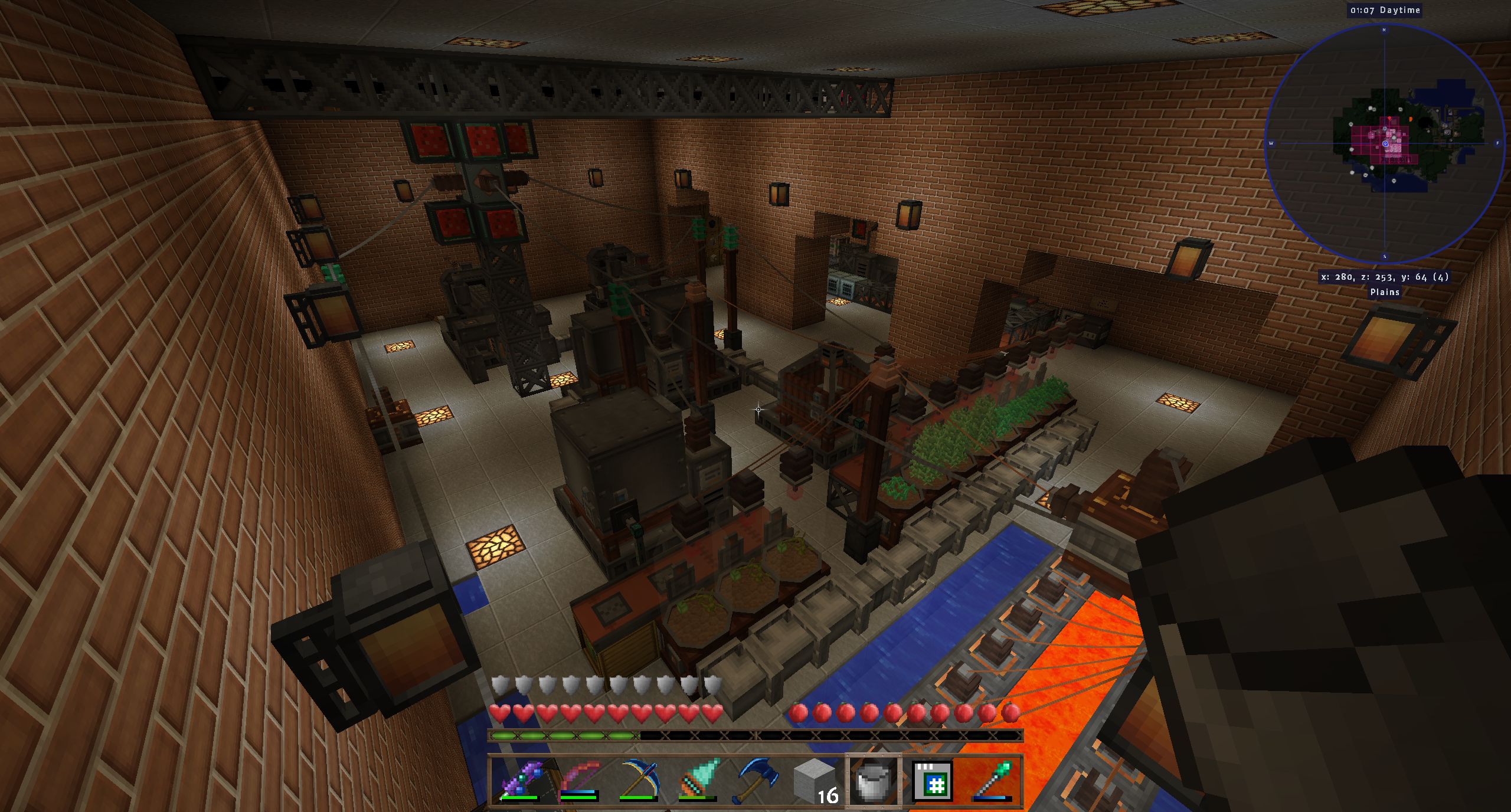Select the blue battle axe slot

pos(756,780)
